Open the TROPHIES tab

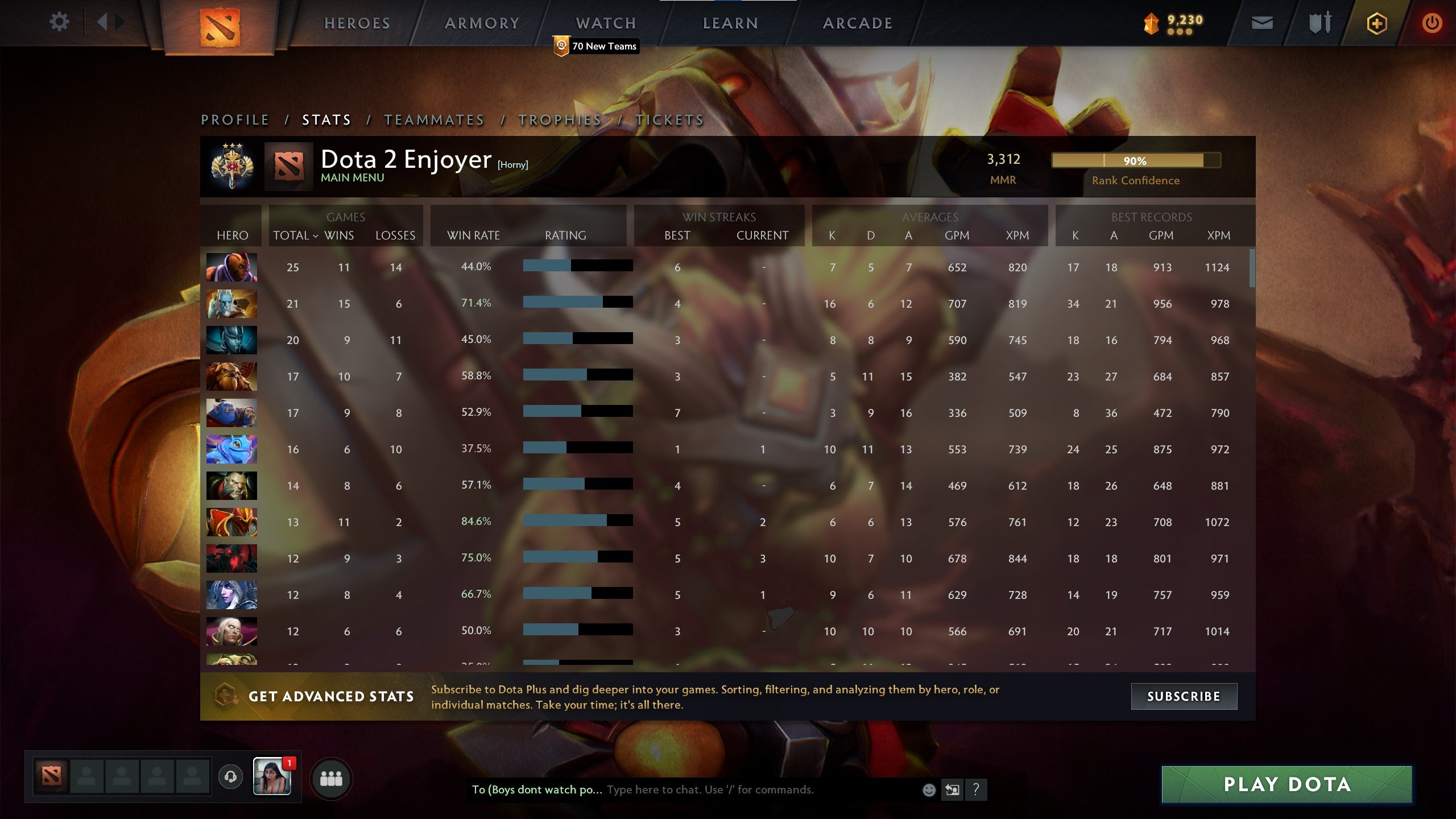click(560, 120)
